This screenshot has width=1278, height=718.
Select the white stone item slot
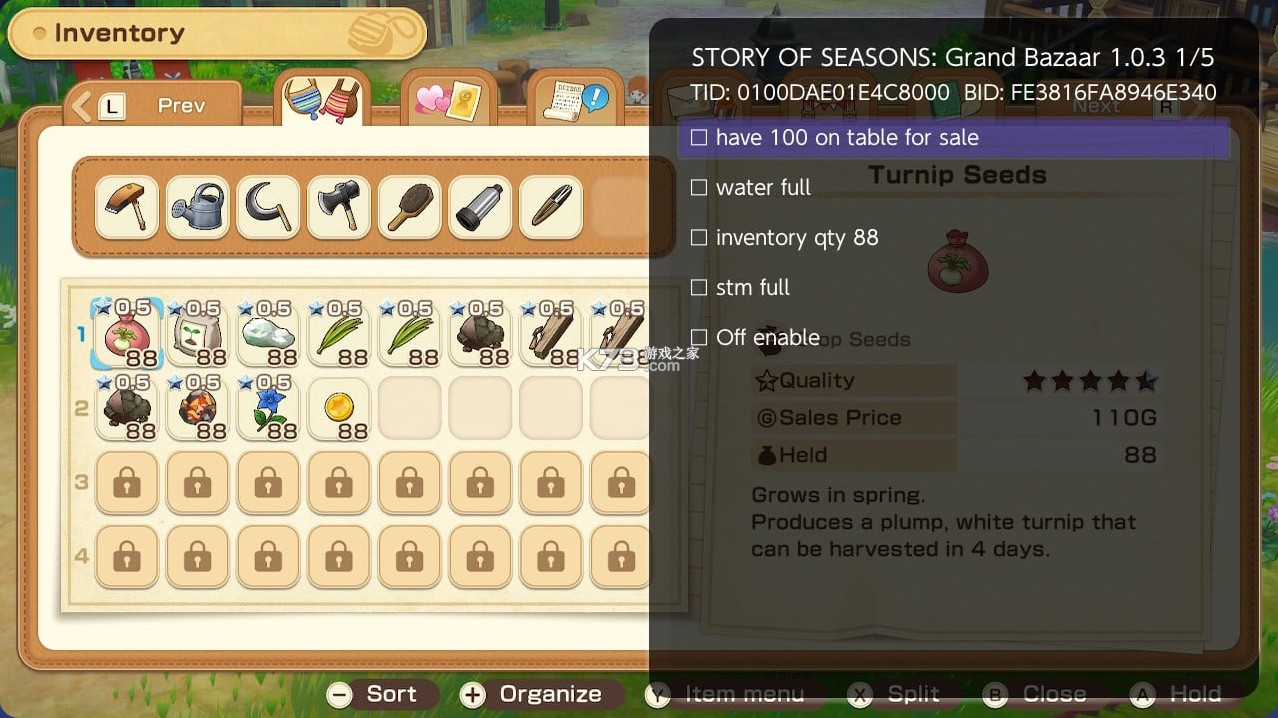pyautogui.click(x=269, y=335)
